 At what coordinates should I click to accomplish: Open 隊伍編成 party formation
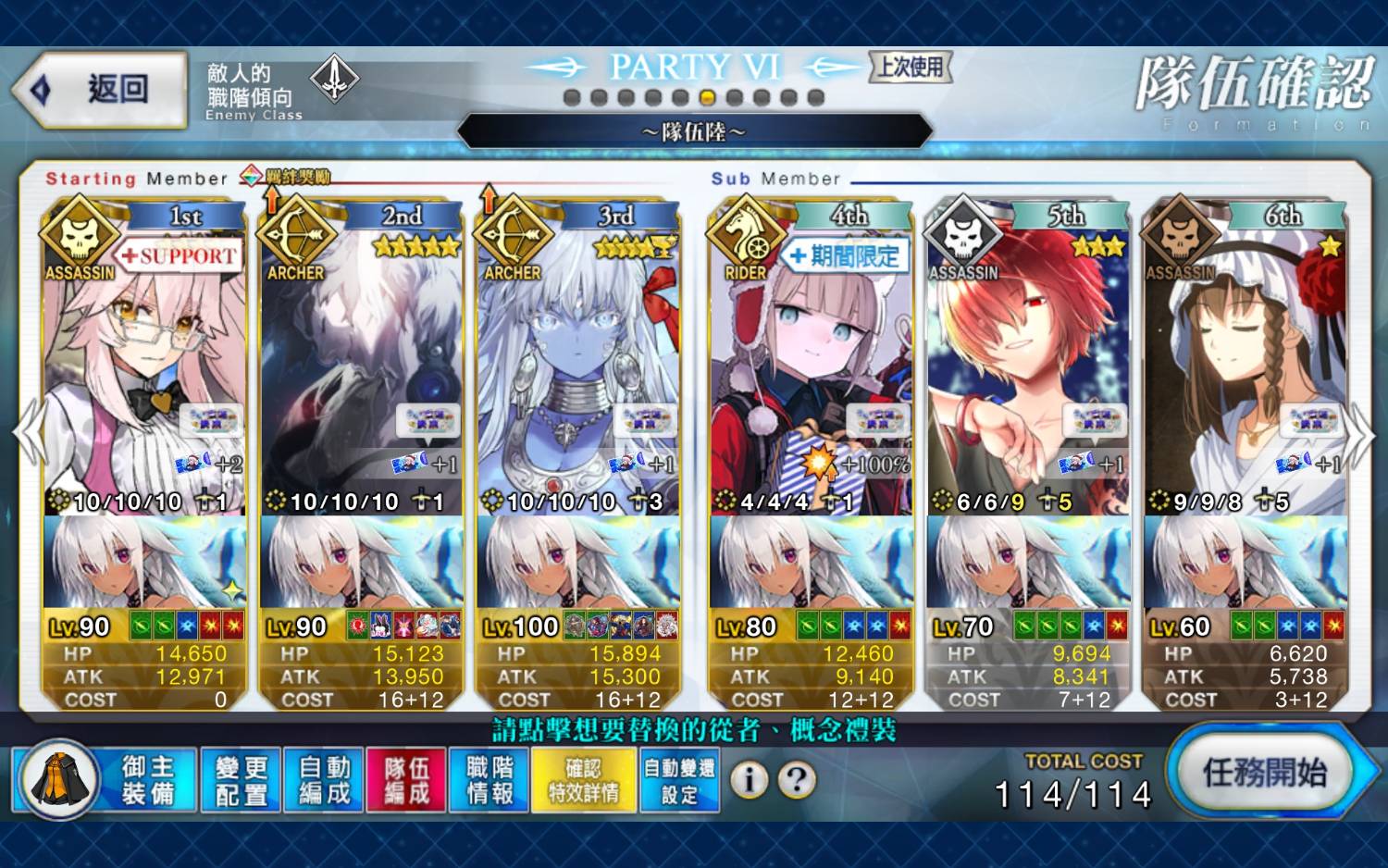pyautogui.click(x=406, y=780)
